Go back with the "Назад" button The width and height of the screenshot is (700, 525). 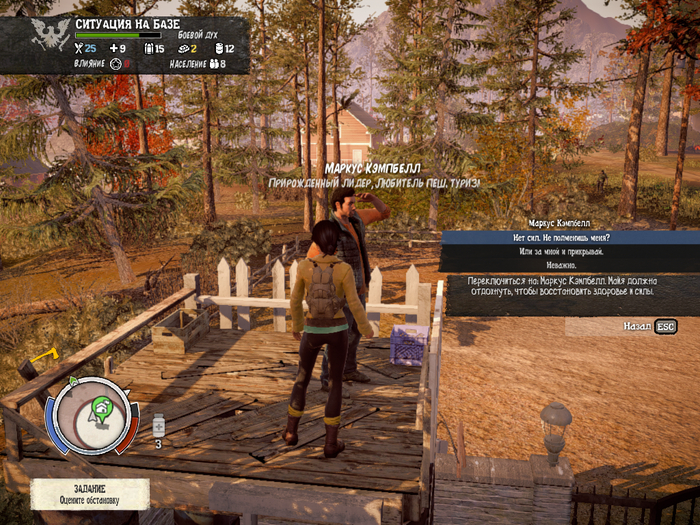click(x=650, y=326)
